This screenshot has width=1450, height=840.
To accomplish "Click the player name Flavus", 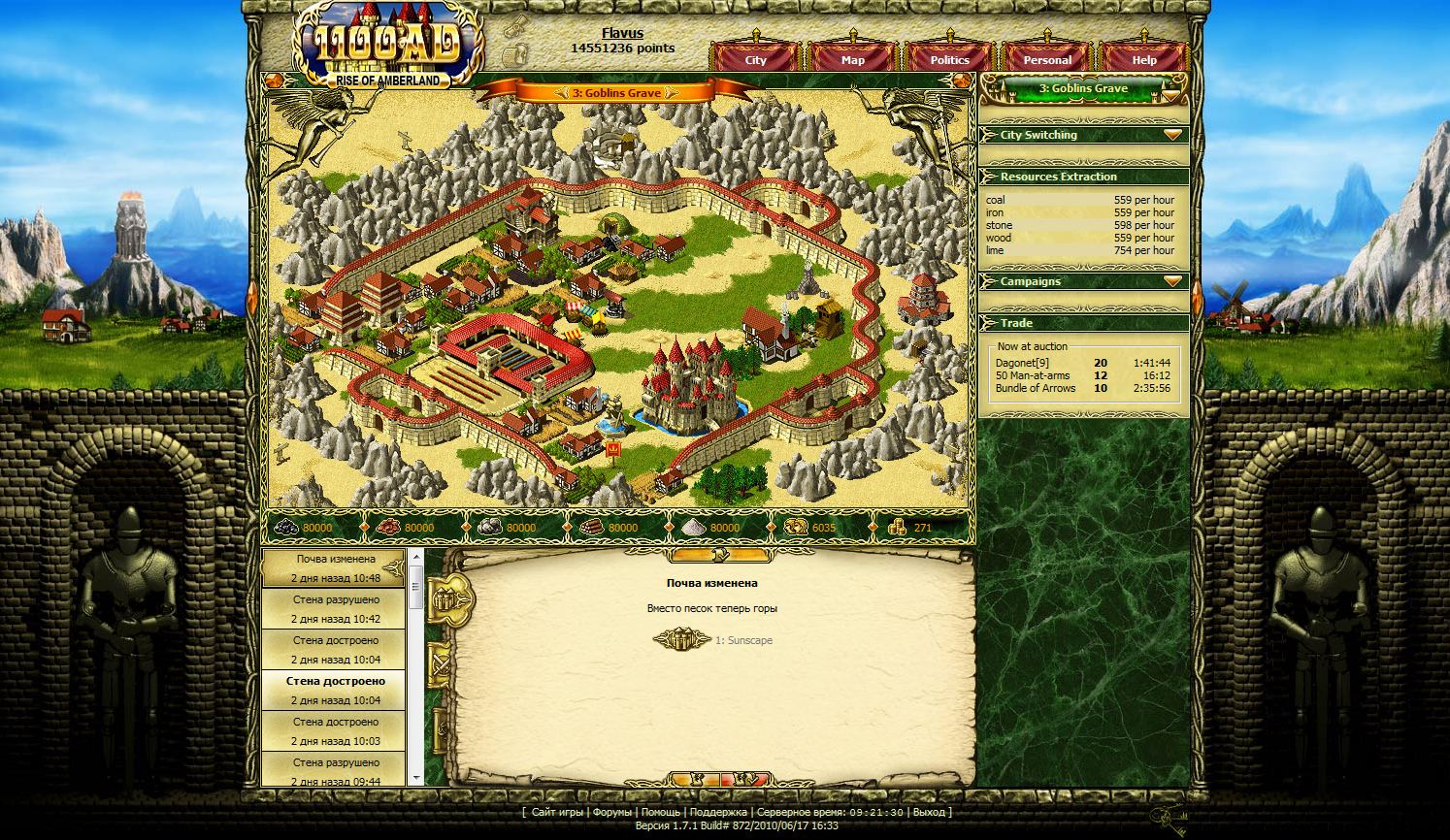I will (622, 33).
